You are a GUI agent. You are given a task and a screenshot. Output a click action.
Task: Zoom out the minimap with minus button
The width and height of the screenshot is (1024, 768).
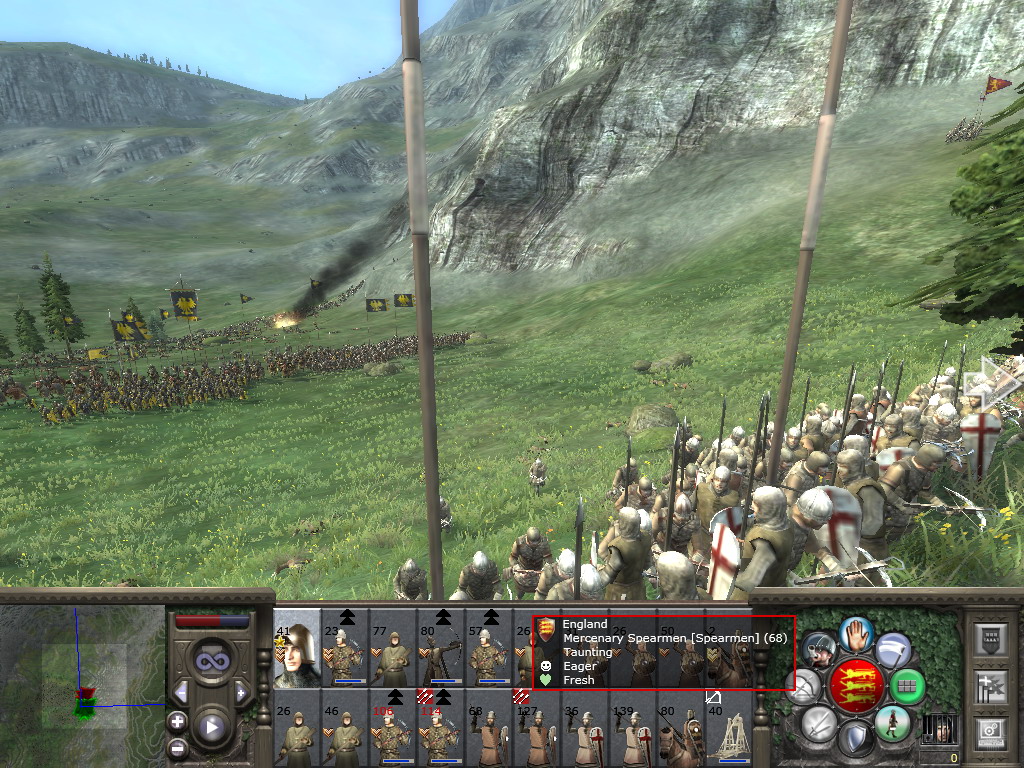(177, 746)
